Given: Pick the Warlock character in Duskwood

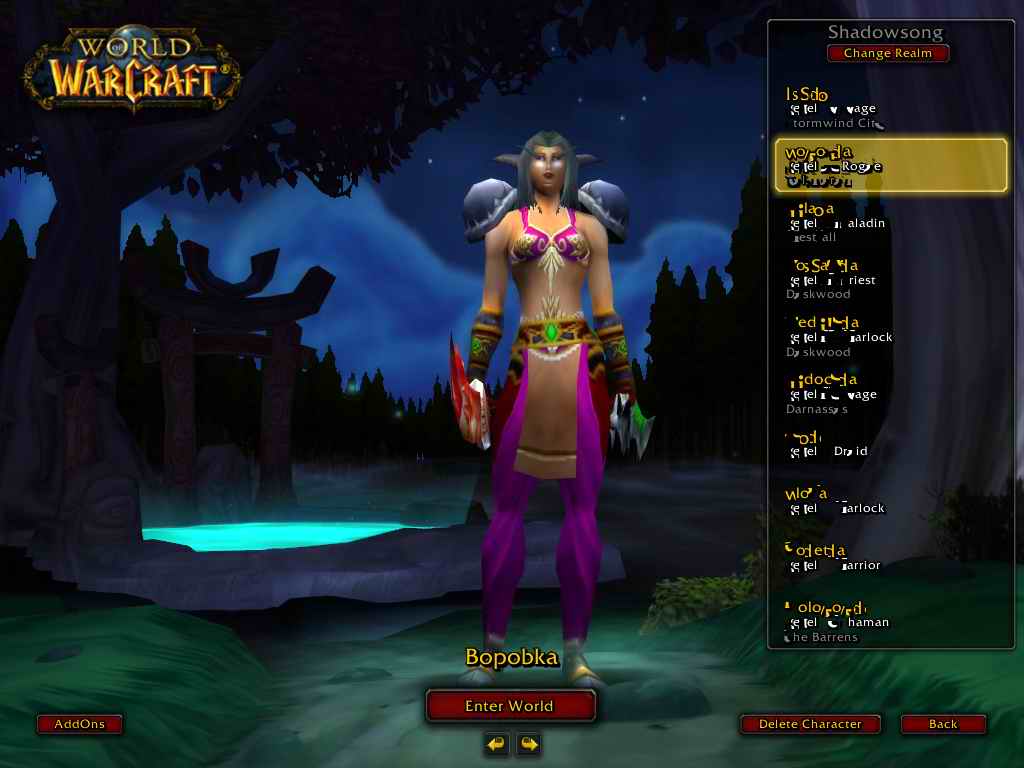Looking at the screenshot, I should [890, 337].
